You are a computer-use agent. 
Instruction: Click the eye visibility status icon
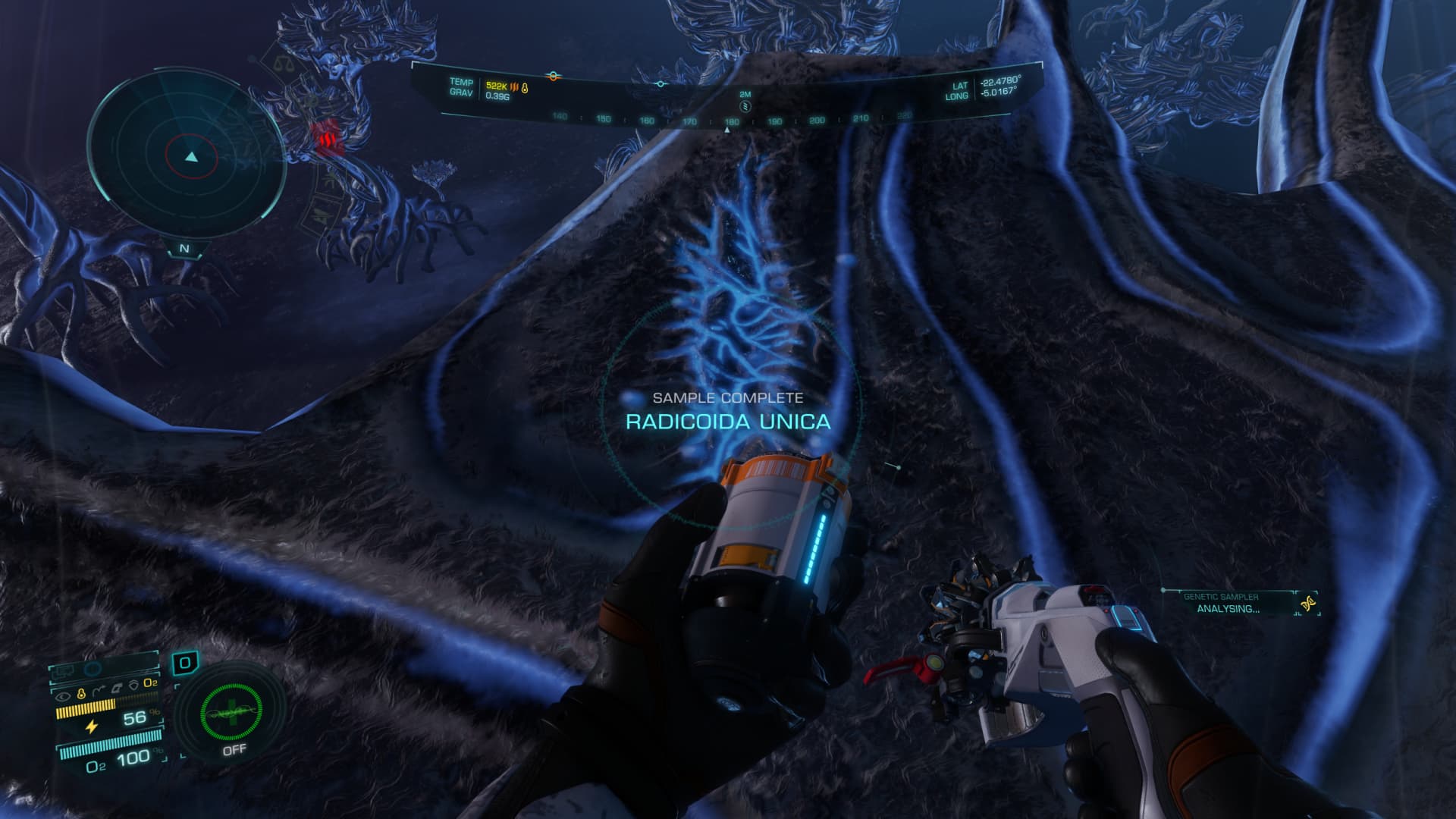63,693
